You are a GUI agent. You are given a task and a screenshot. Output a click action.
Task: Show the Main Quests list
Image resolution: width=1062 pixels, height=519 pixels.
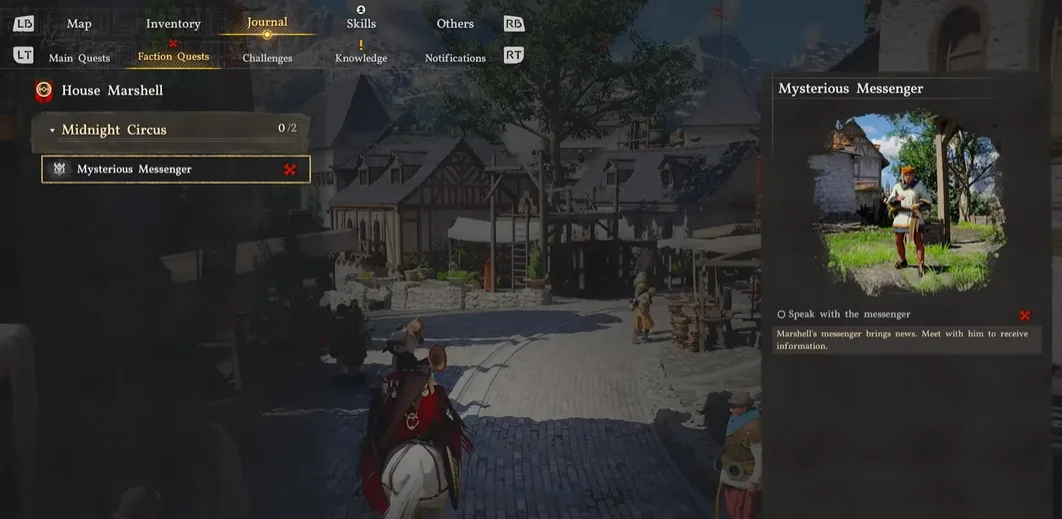[79, 58]
